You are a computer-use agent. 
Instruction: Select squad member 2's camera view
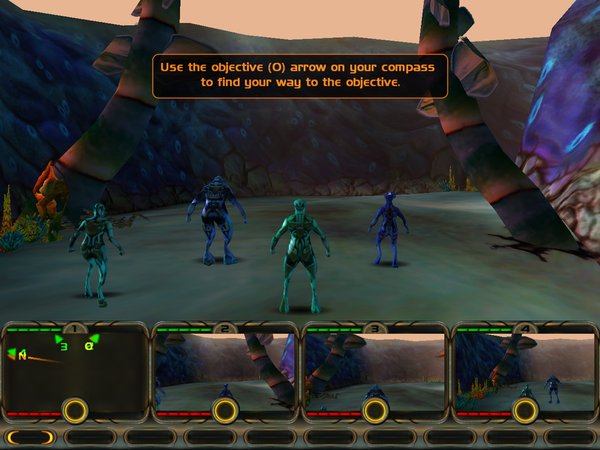(x=225, y=365)
